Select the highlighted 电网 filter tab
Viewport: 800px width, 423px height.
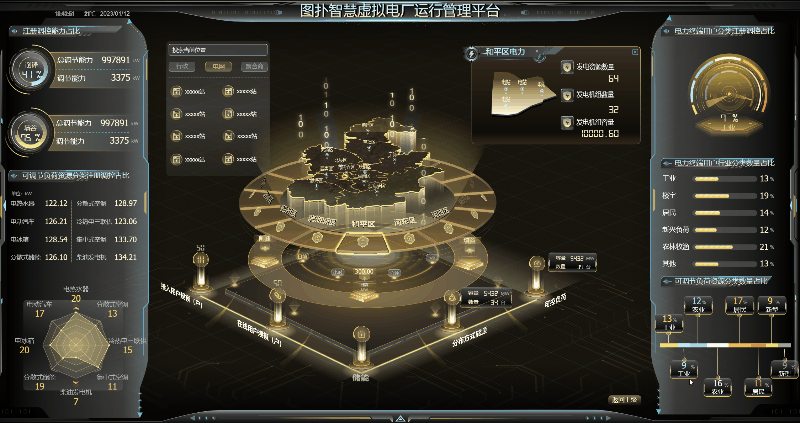click(x=218, y=67)
